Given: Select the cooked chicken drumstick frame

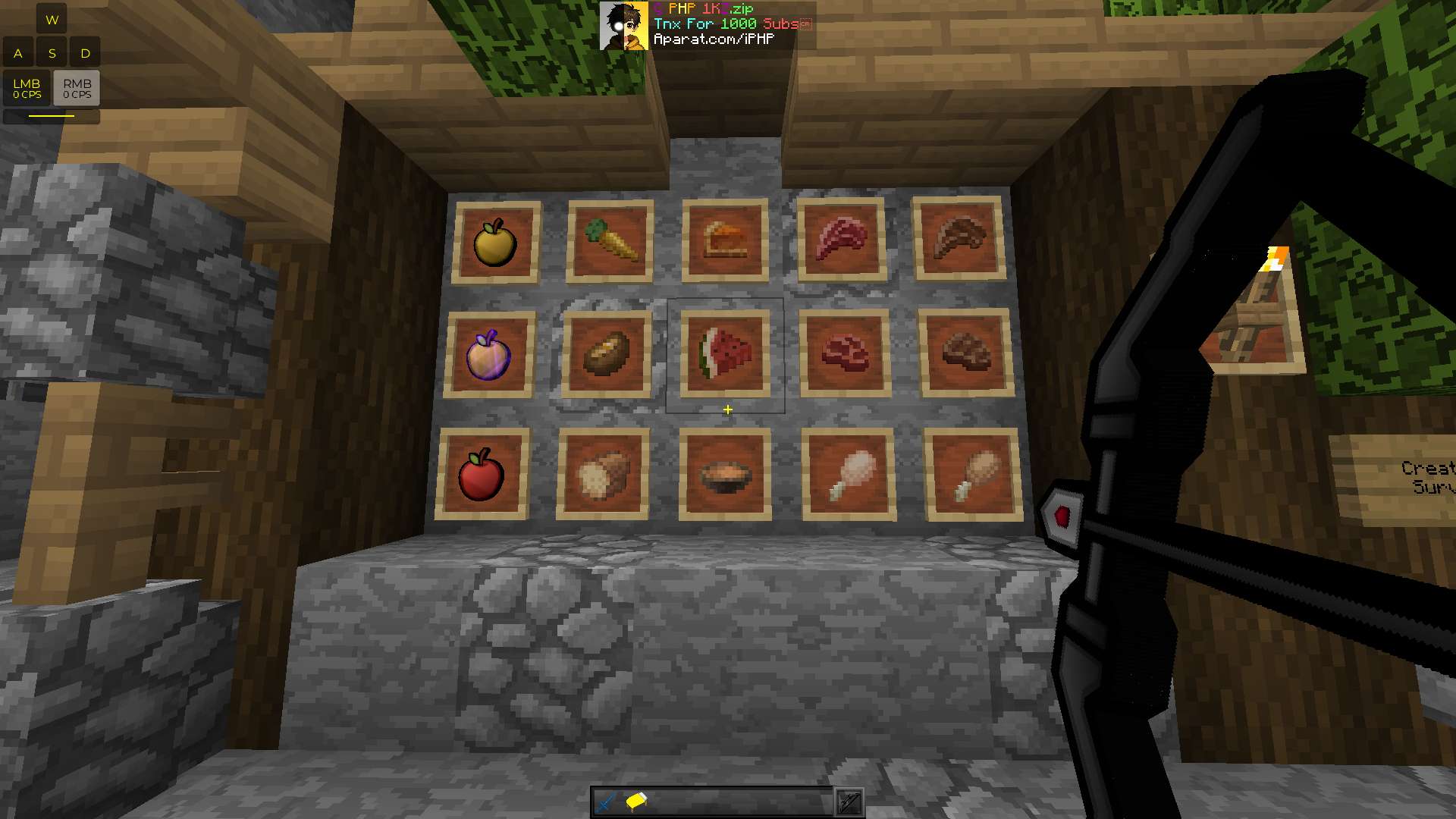Looking at the screenshot, I should (x=974, y=470).
